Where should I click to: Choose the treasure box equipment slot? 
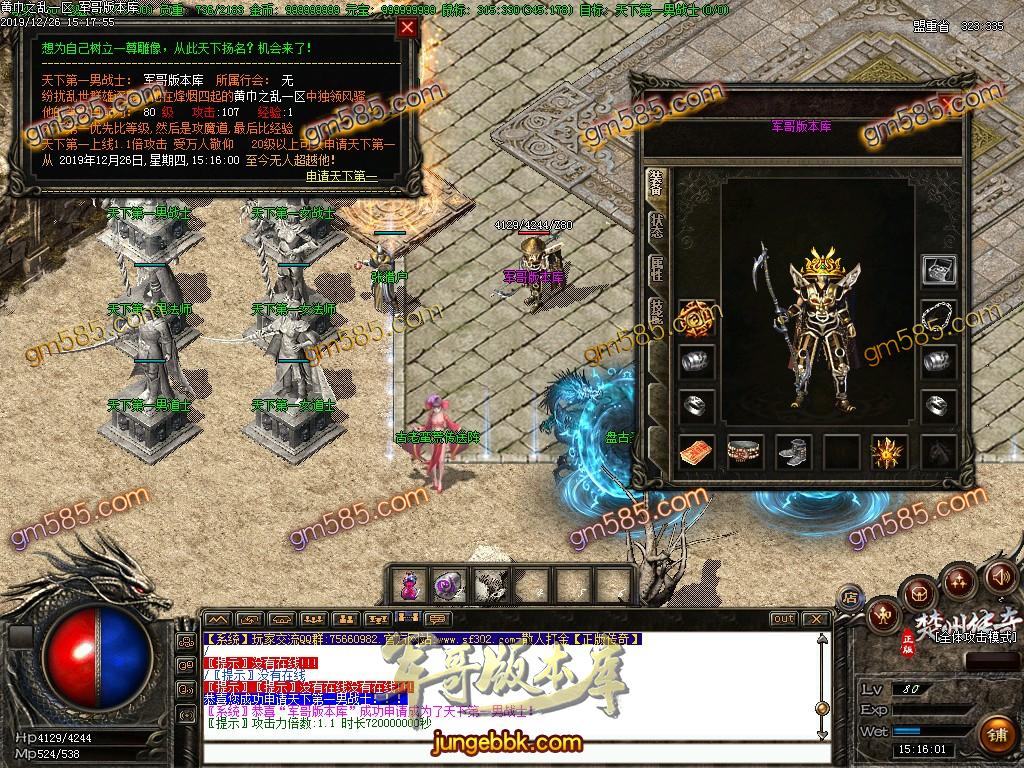[938, 270]
